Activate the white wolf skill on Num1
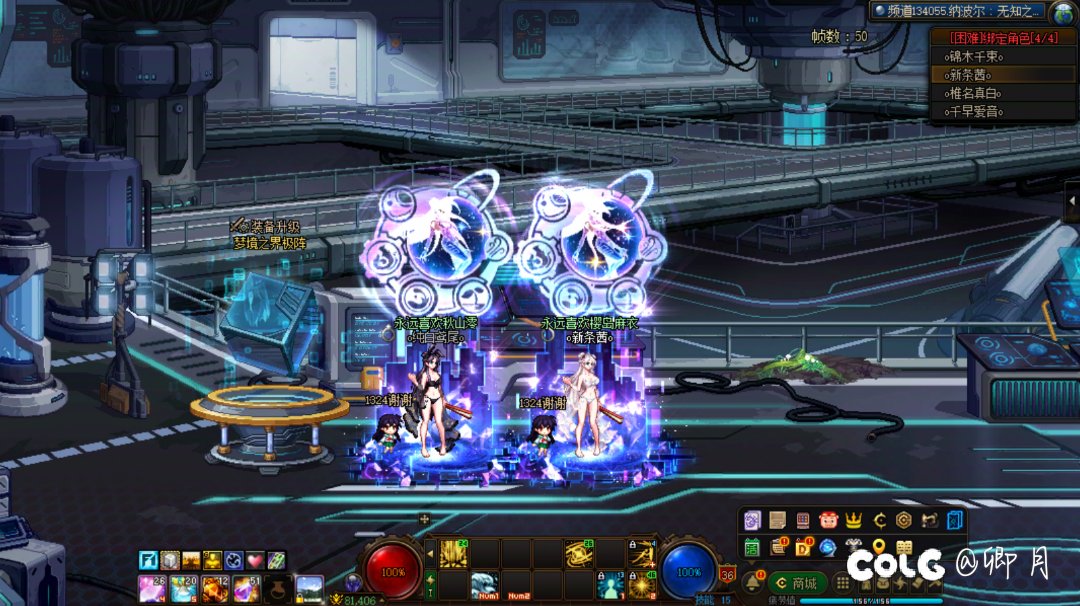 [485, 584]
